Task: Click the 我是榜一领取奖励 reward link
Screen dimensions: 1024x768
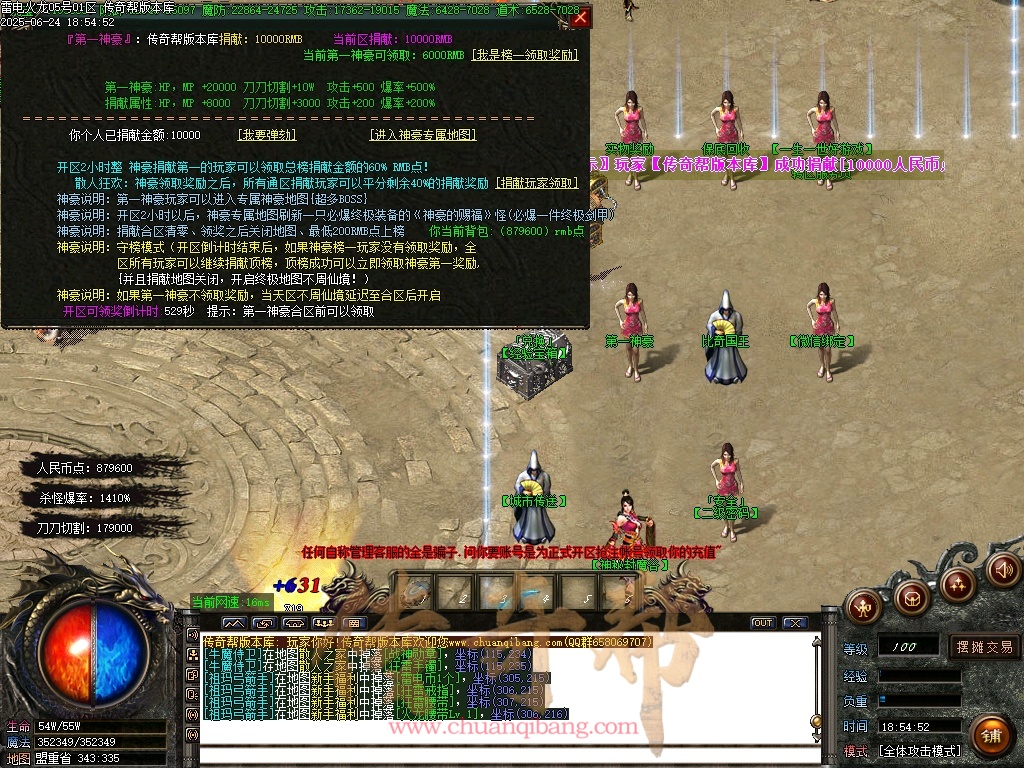Action: pyautogui.click(x=525, y=55)
